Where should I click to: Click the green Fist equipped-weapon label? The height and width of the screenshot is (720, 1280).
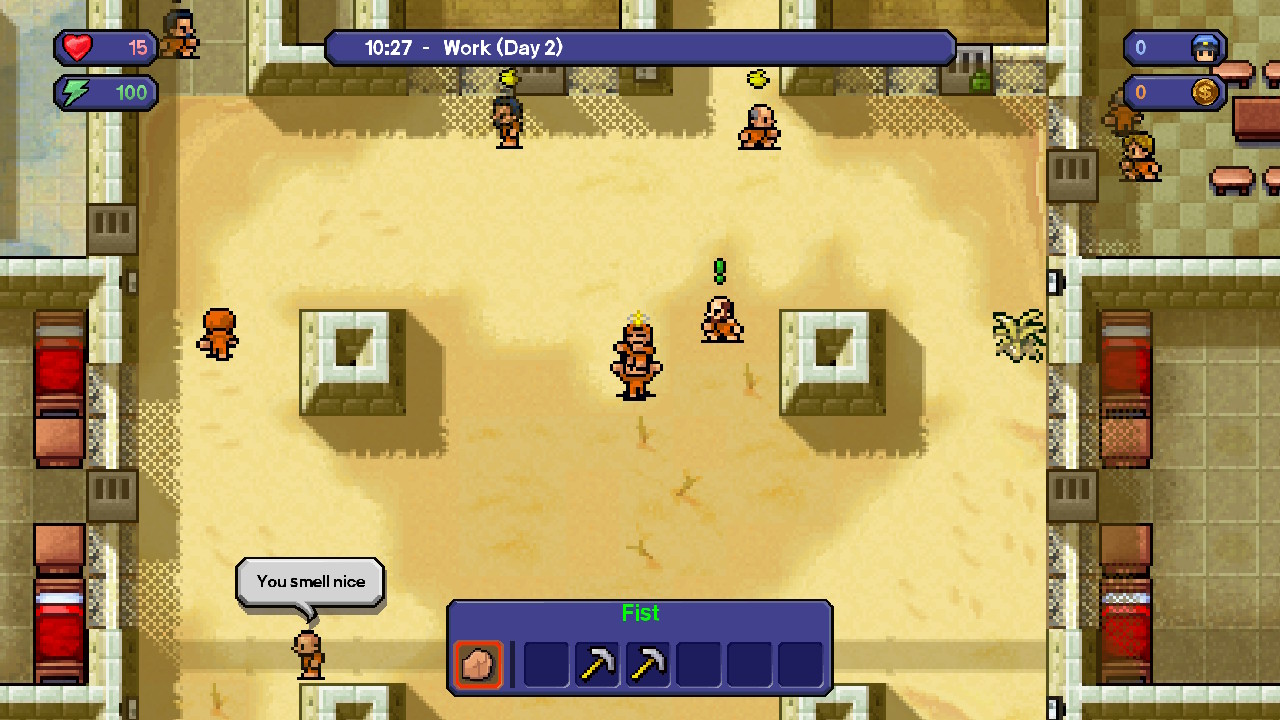(640, 613)
